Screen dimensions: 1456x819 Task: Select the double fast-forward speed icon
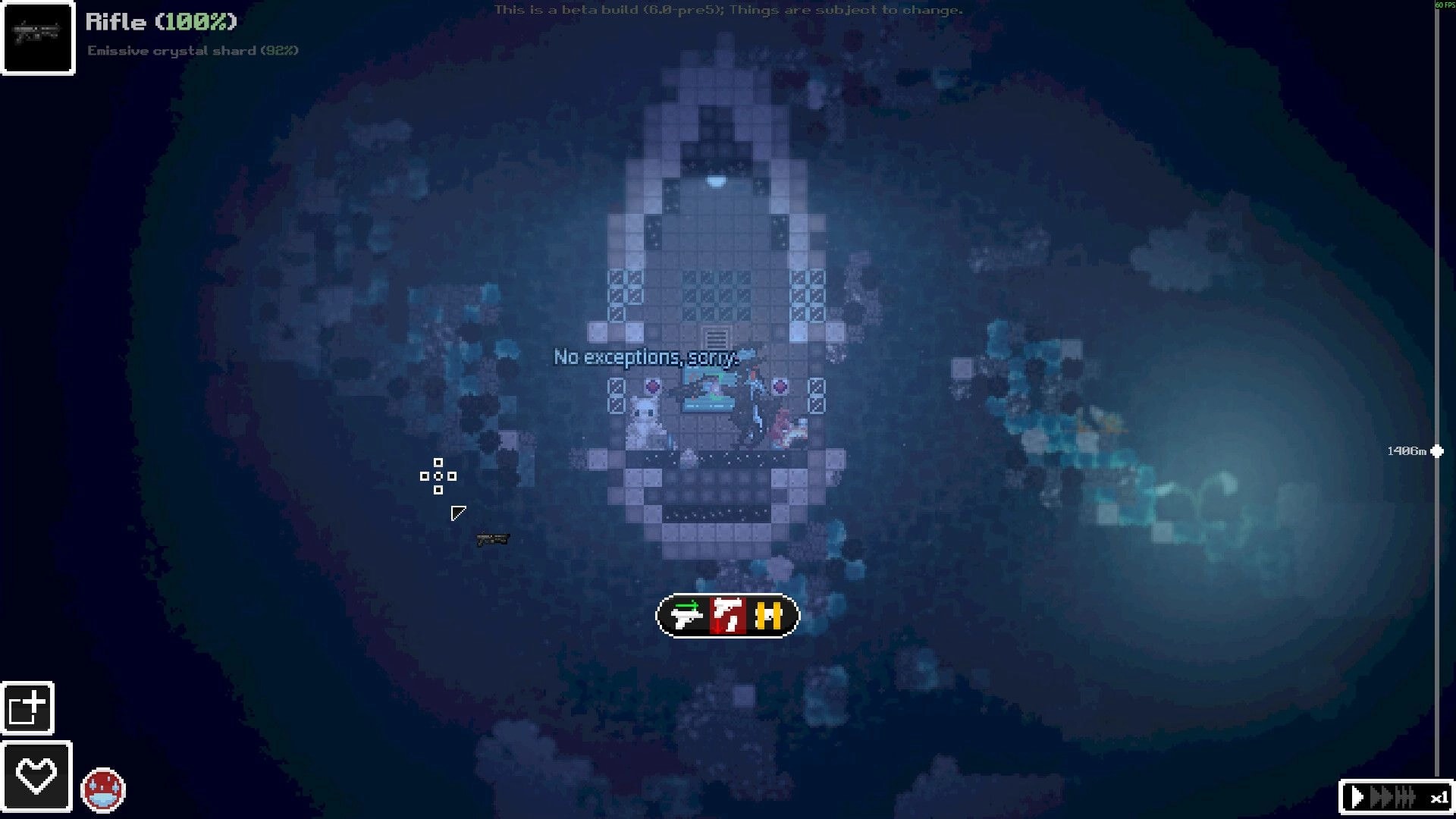[x=1380, y=797]
